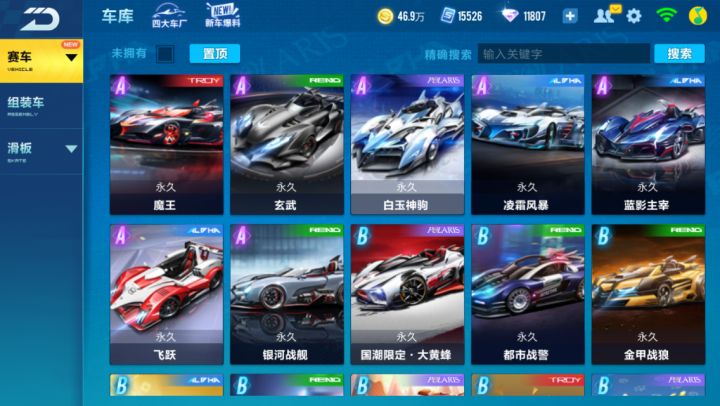
Task: Click the 搜索 search button
Action: [x=679, y=54]
